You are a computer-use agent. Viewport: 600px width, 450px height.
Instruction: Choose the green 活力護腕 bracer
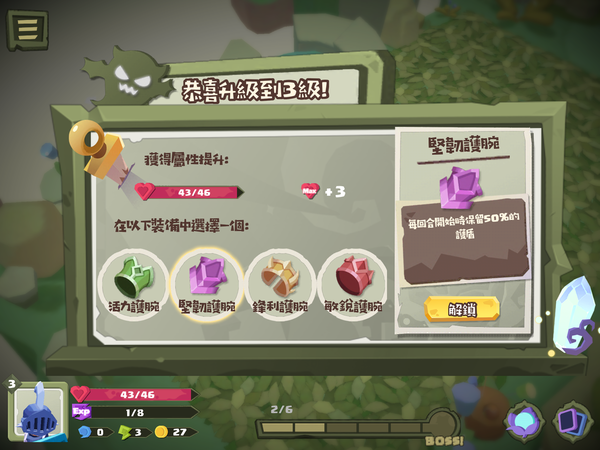click(132, 281)
